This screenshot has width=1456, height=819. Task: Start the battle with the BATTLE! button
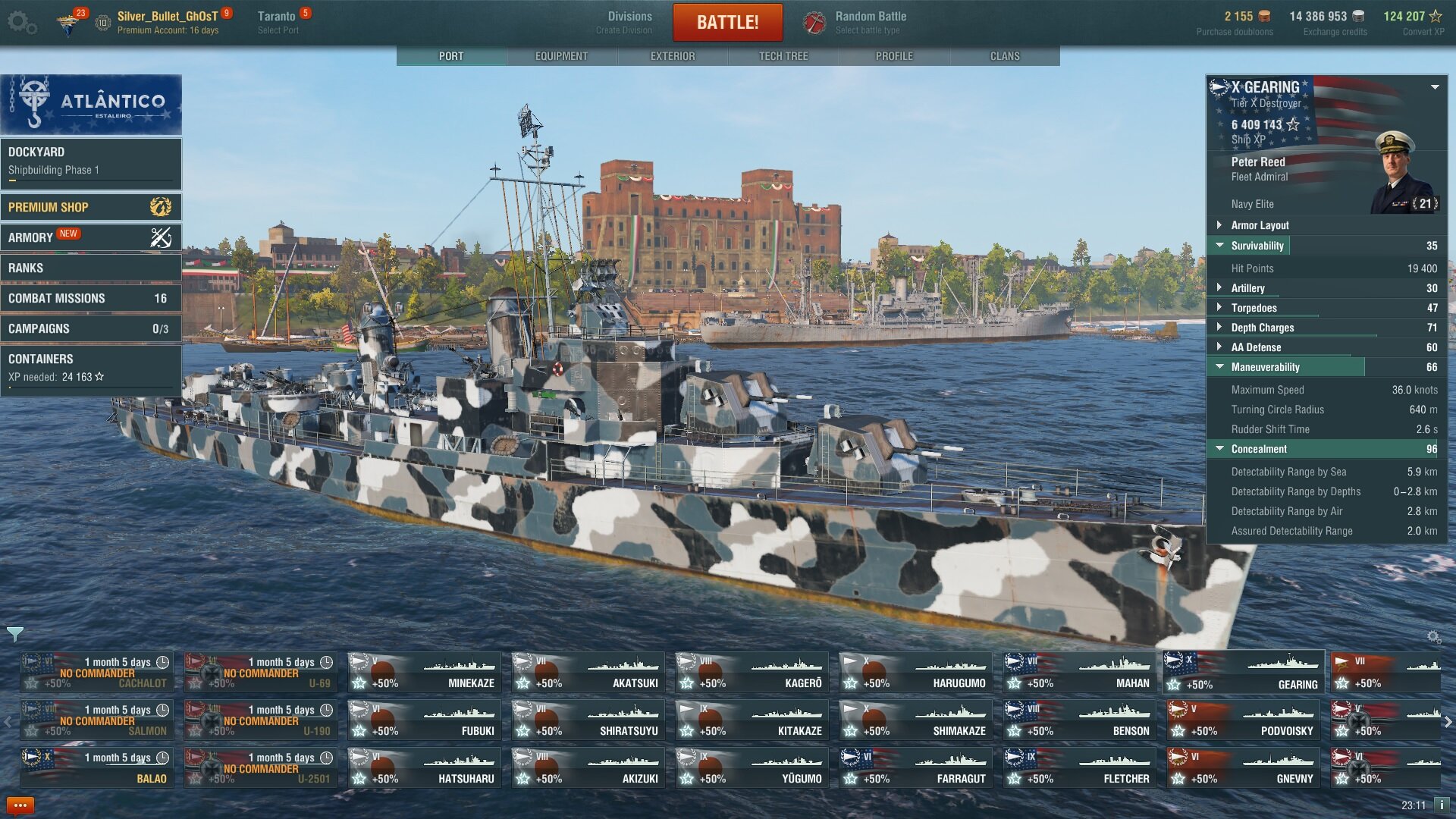(727, 22)
